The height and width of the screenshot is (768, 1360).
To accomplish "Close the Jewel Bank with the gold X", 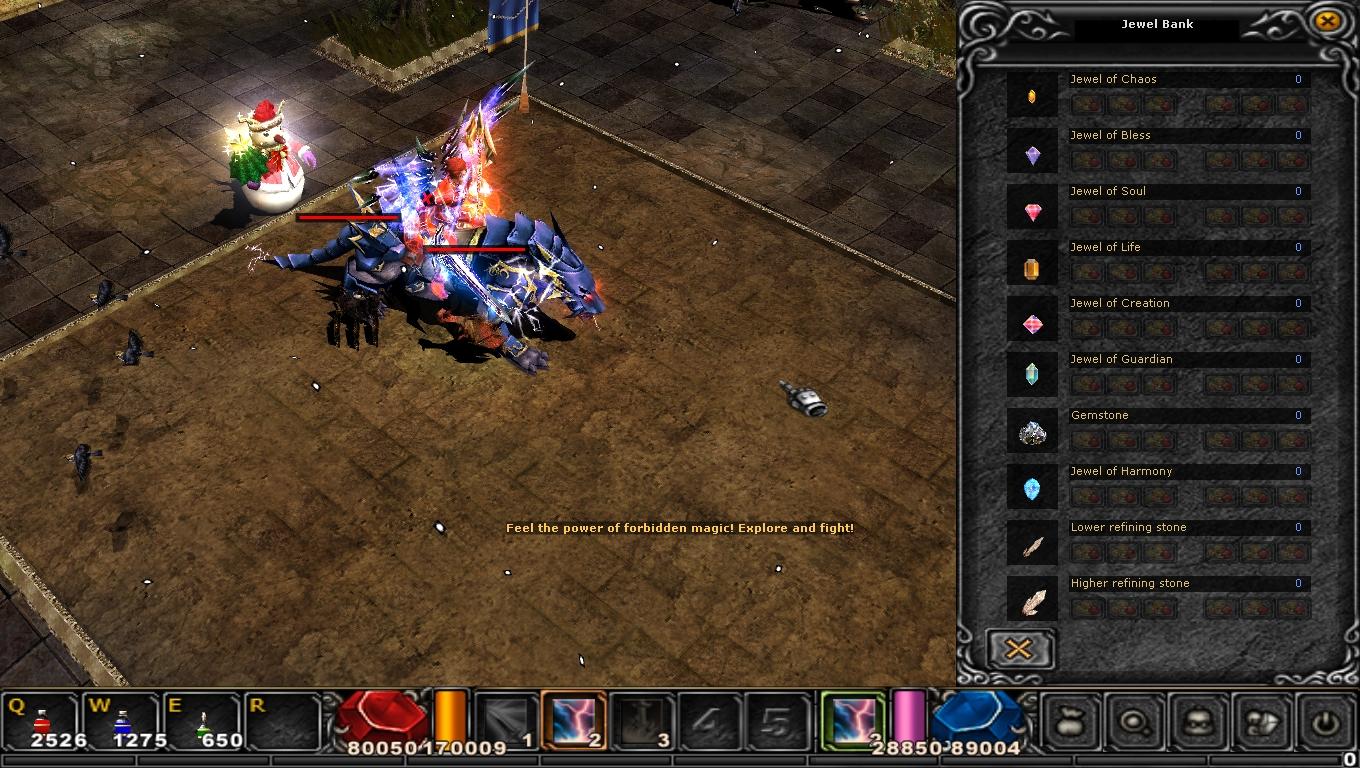I will (x=1327, y=20).
